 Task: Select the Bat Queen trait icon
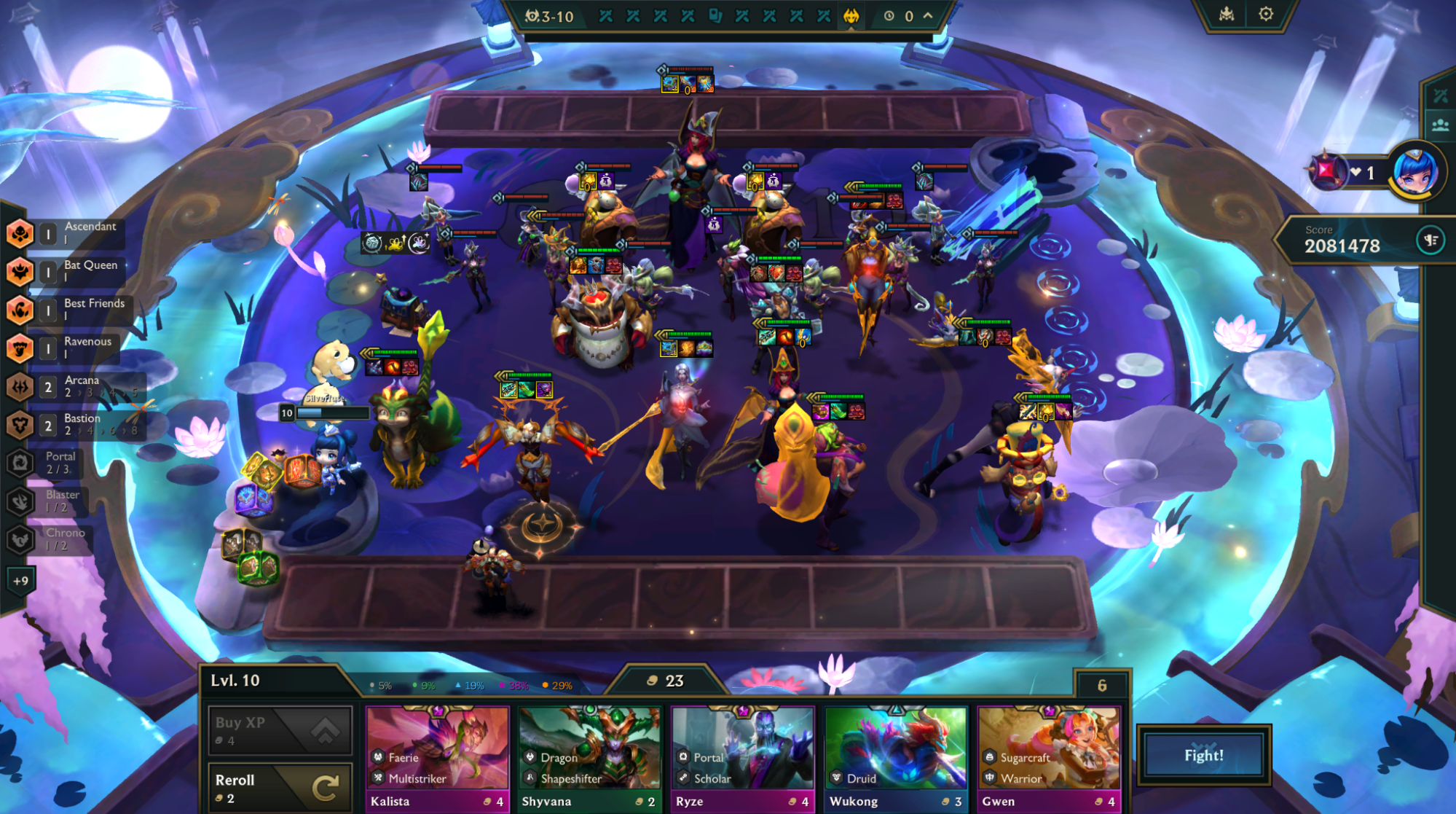coord(20,271)
